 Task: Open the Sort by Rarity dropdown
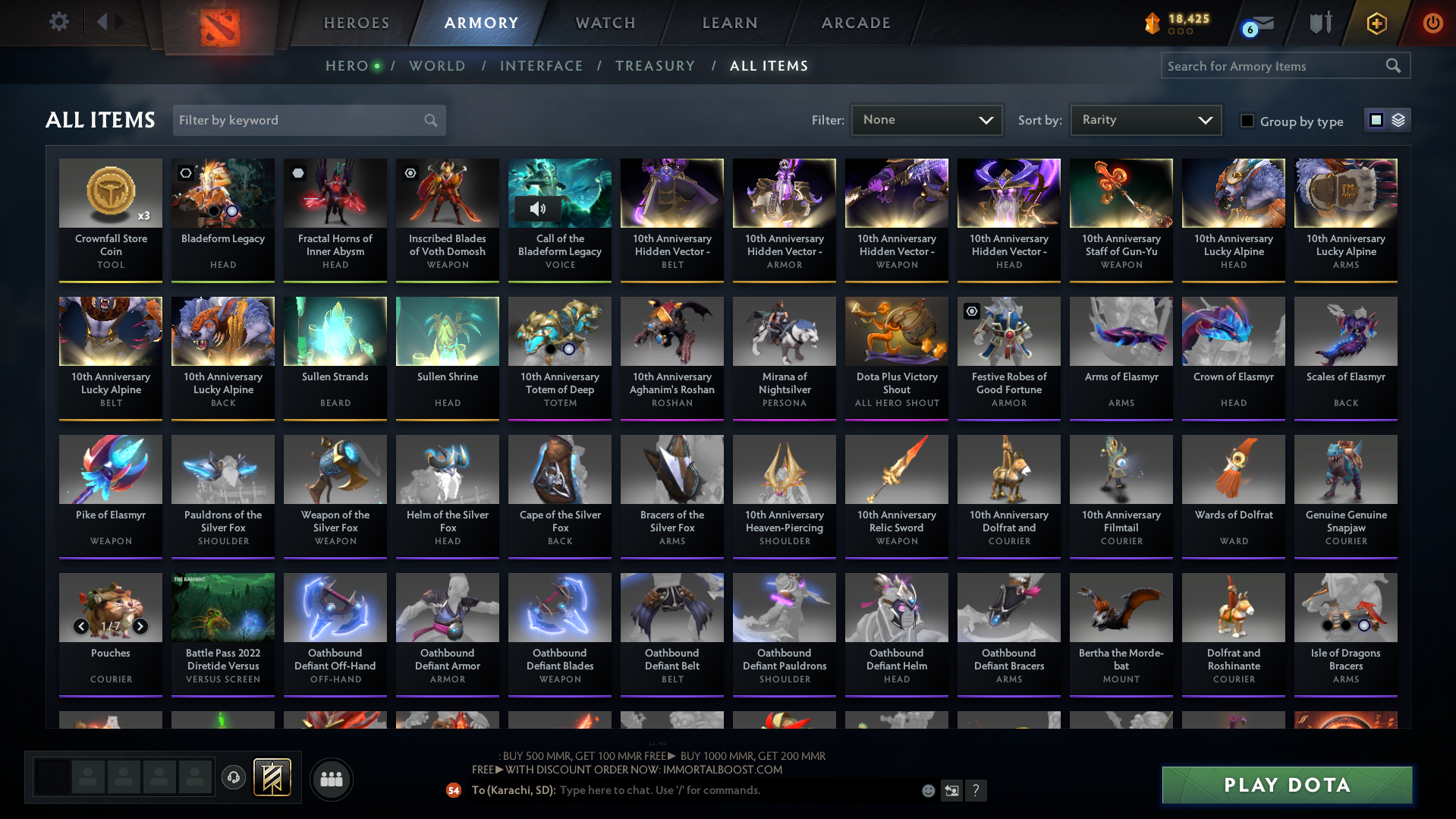click(1144, 119)
